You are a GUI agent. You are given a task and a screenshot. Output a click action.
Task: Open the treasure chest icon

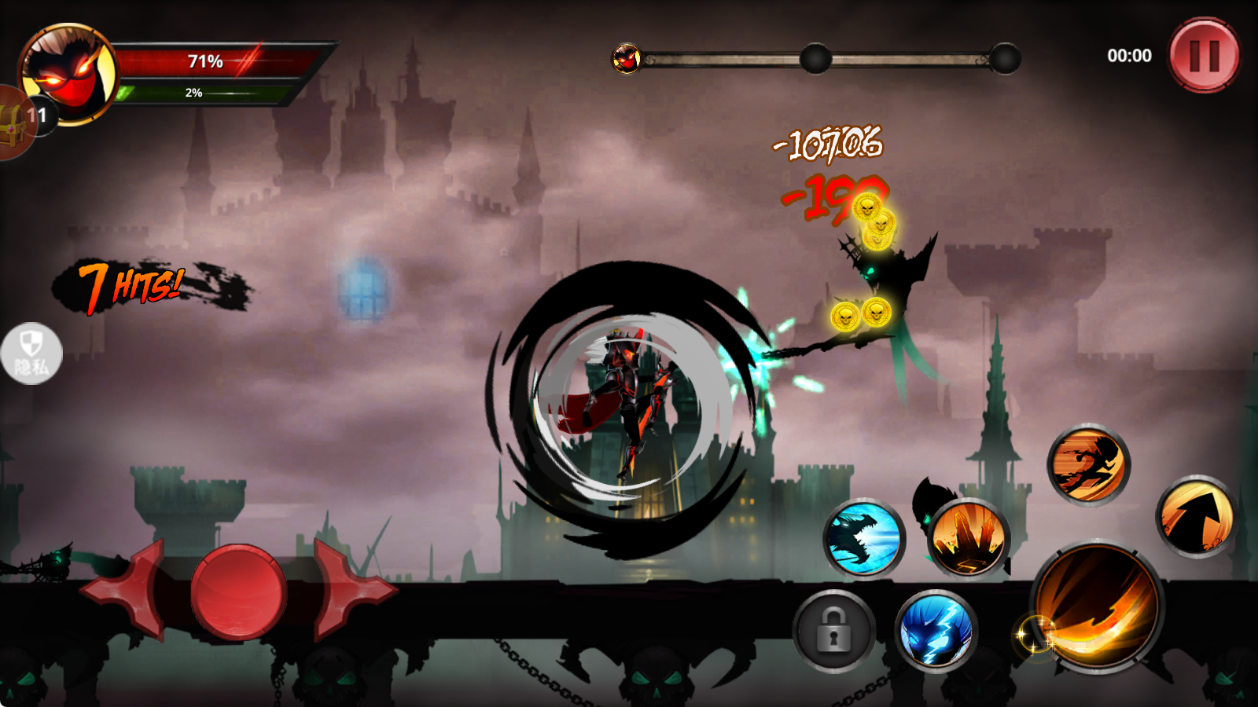[x=12, y=123]
